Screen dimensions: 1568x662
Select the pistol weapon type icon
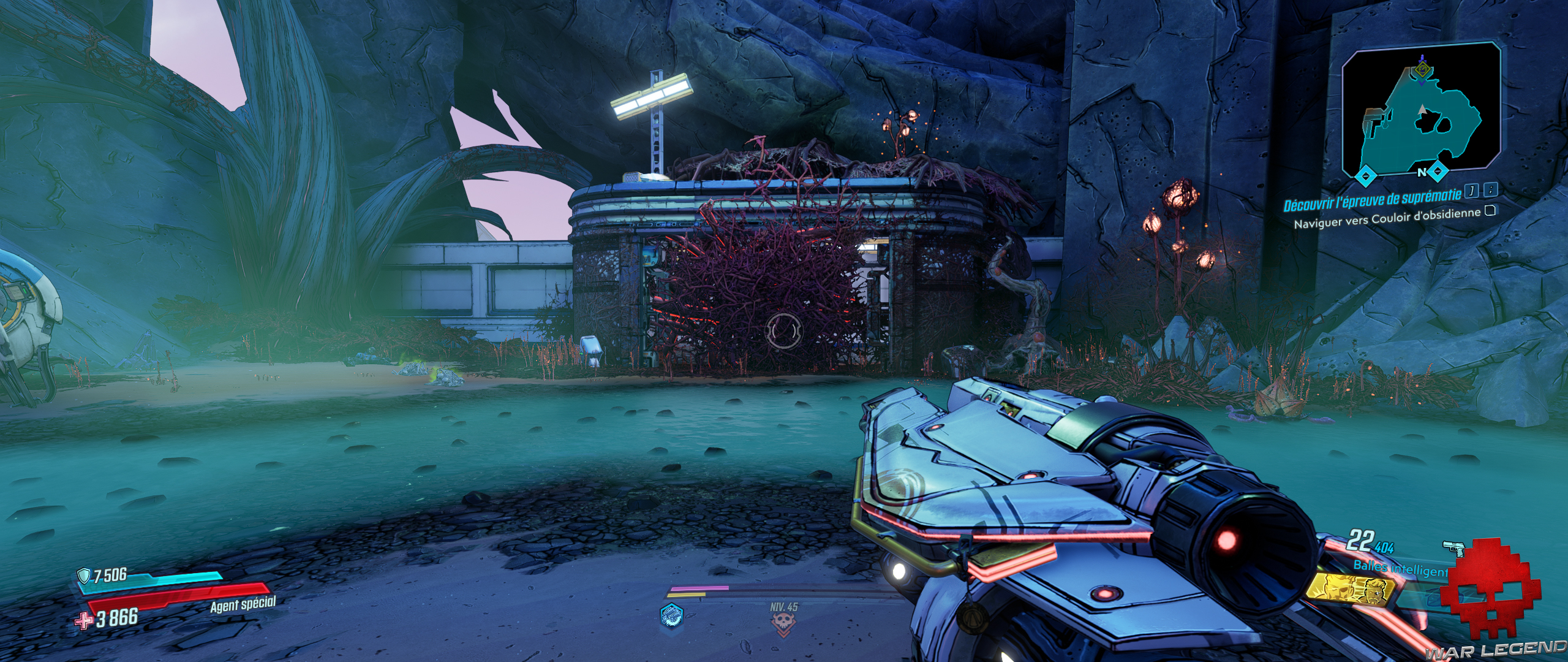pyautogui.click(x=1453, y=549)
